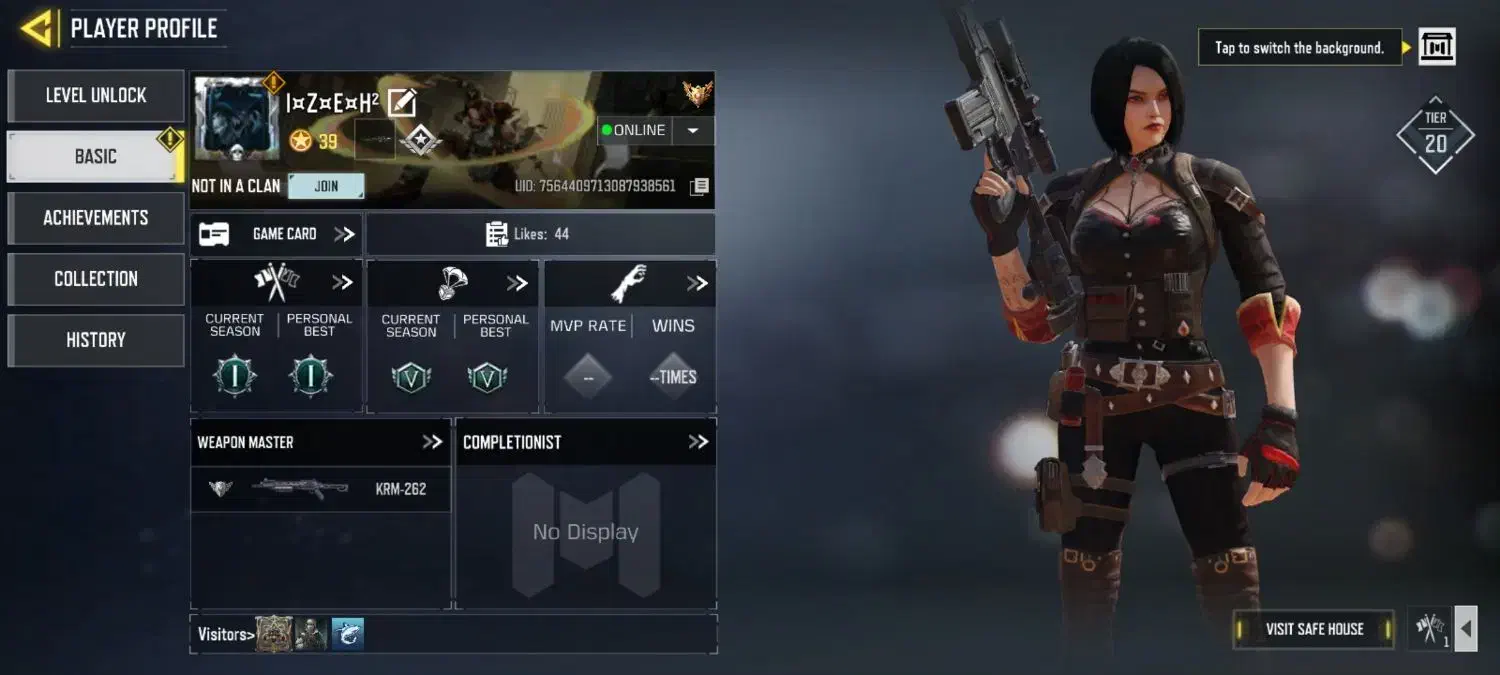The height and width of the screenshot is (675, 1500).
Task: Open the Visitors list
Action: coord(225,634)
